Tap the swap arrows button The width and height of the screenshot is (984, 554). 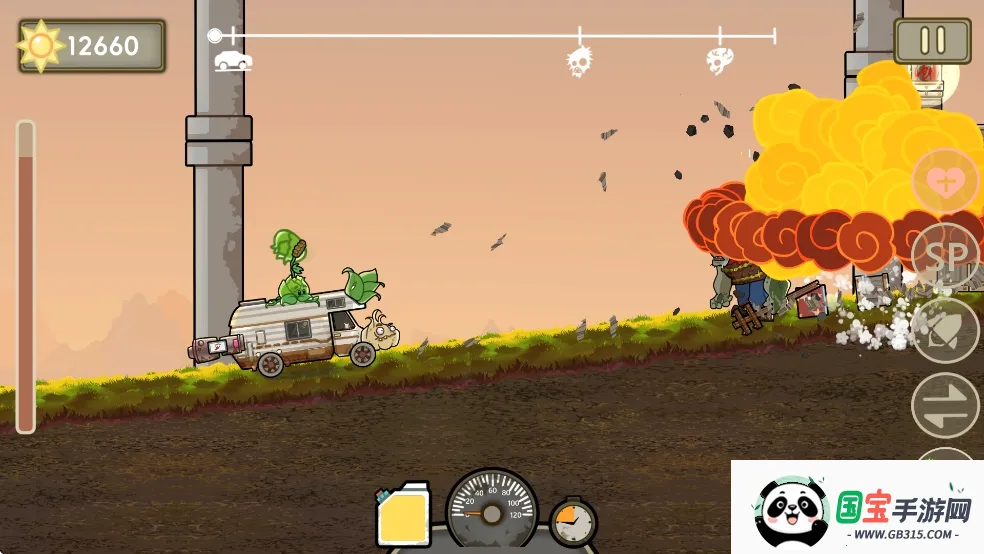(x=944, y=405)
